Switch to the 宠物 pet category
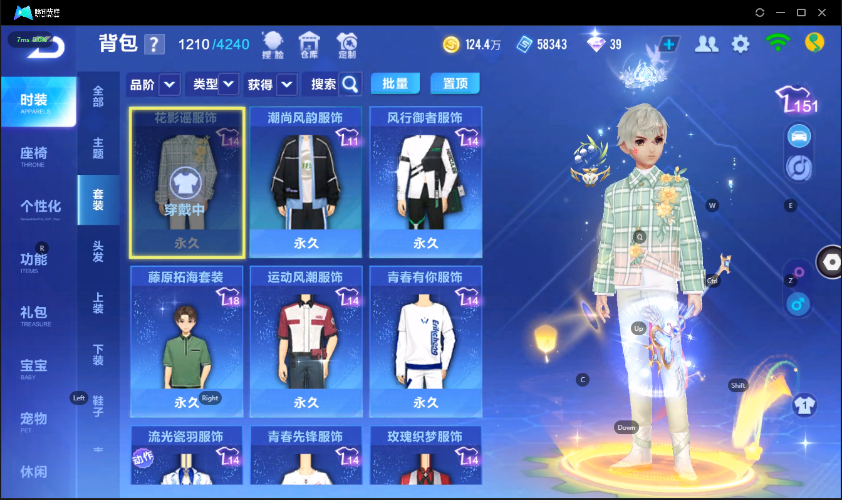842x500 pixels. (x=36, y=420)
